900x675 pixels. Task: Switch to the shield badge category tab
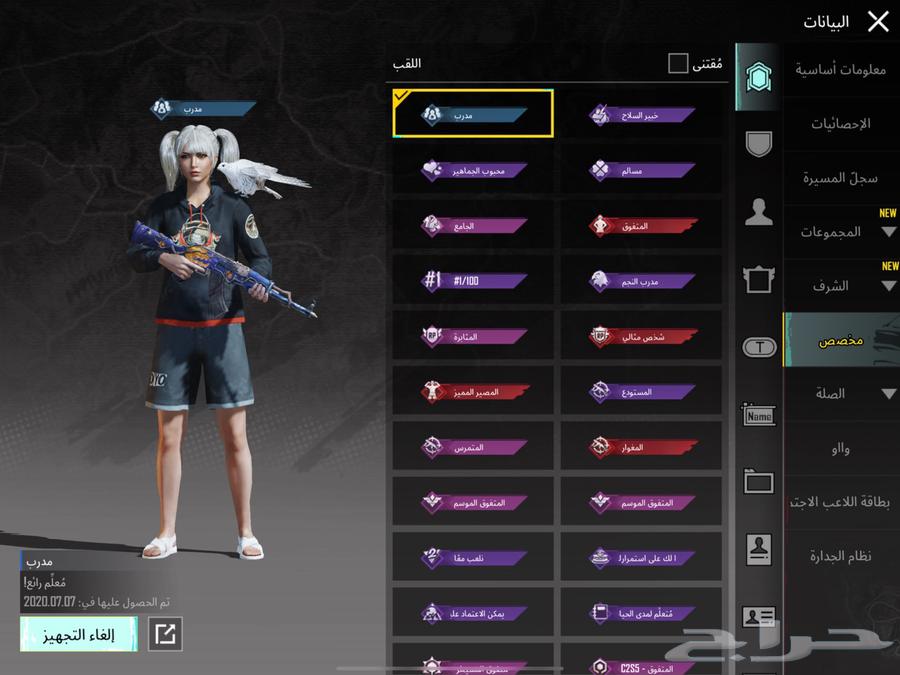758,143
